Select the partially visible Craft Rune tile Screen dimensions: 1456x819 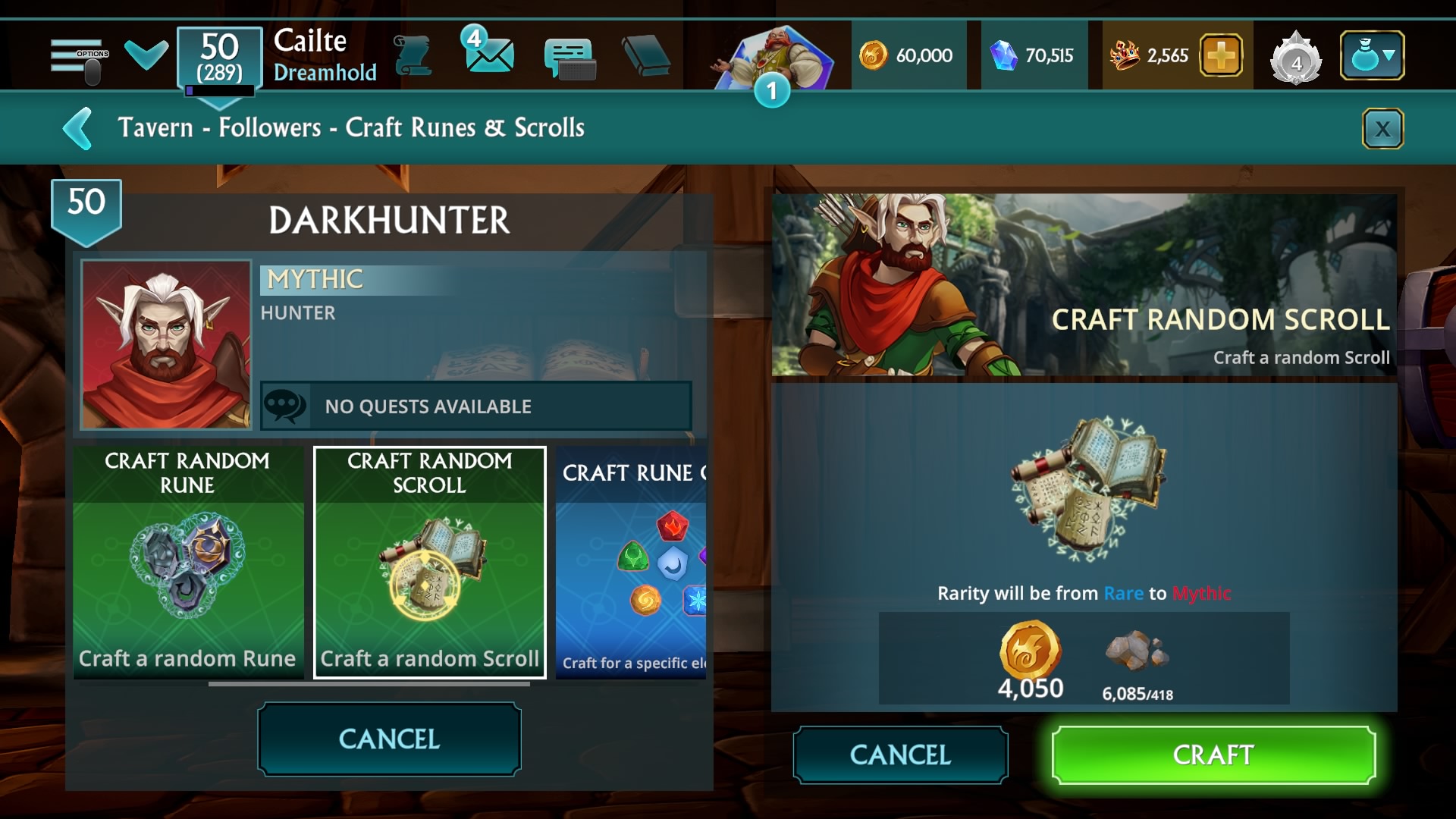tap(631, 562)
